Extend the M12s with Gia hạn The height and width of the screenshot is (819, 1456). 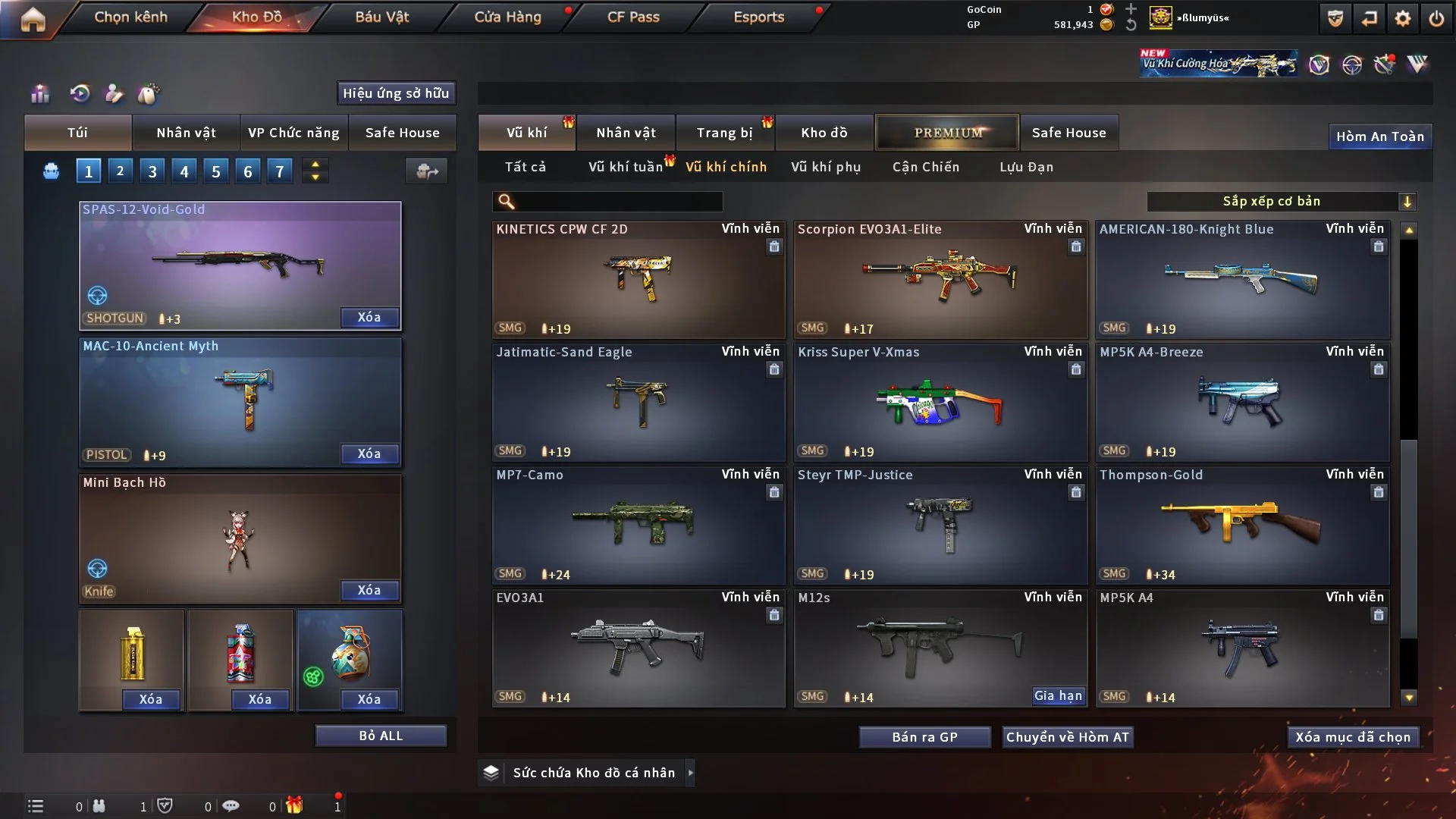pos(1058,695)
